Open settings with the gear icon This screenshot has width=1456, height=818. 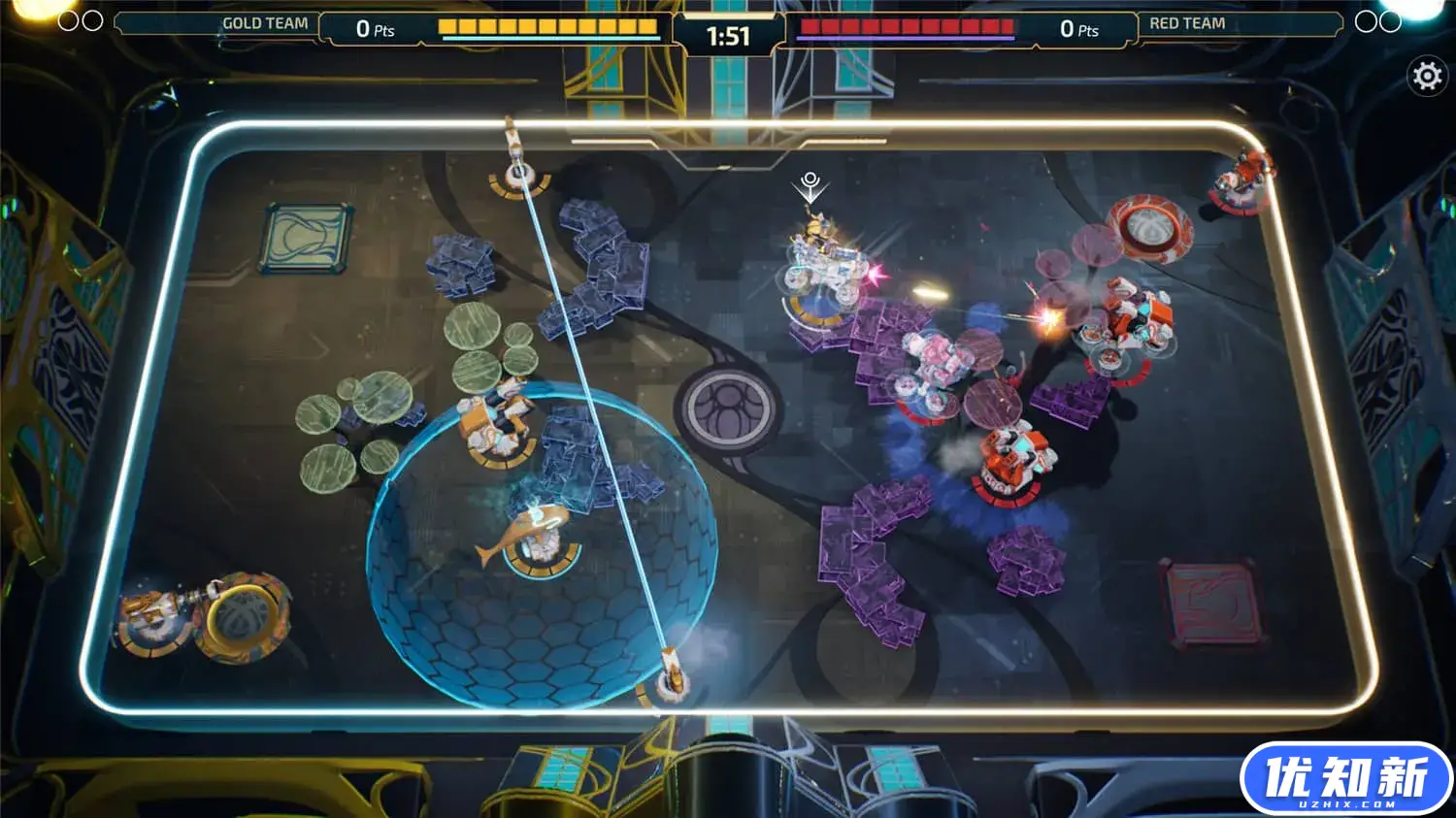point(1427,76)
